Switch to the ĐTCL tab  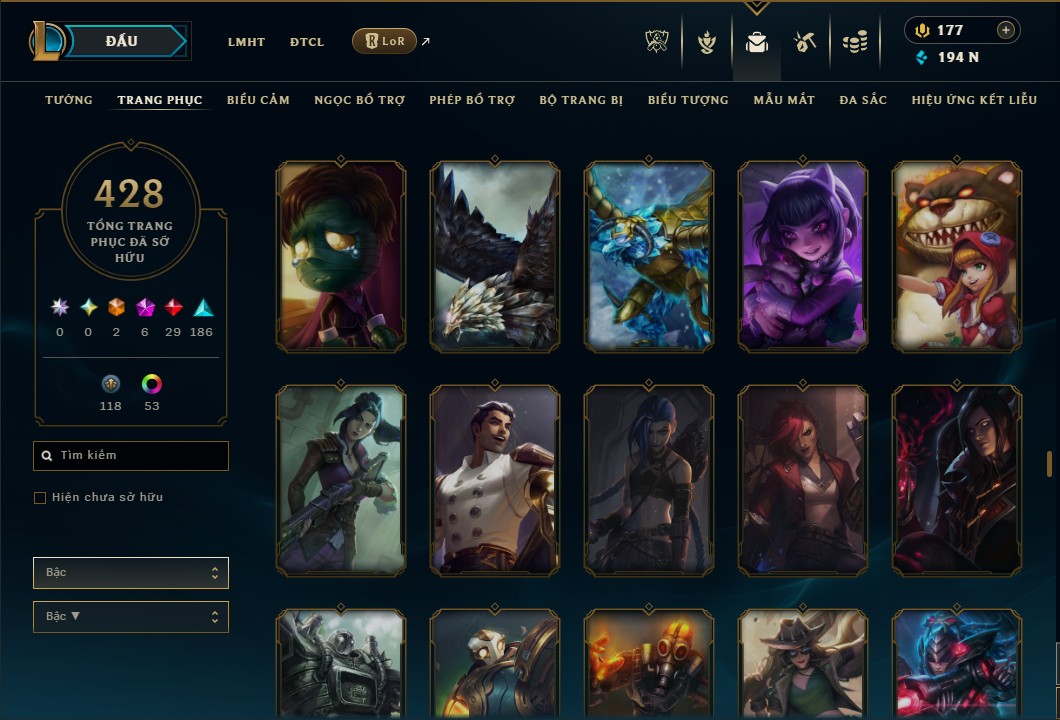point(307,42)
